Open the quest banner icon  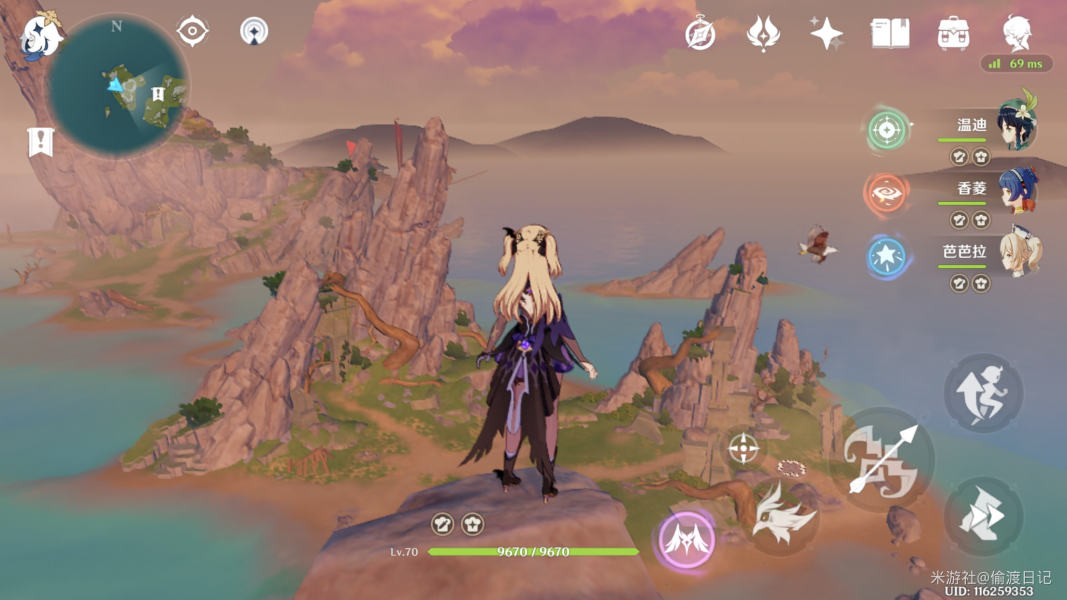click(x=40, y=143)
